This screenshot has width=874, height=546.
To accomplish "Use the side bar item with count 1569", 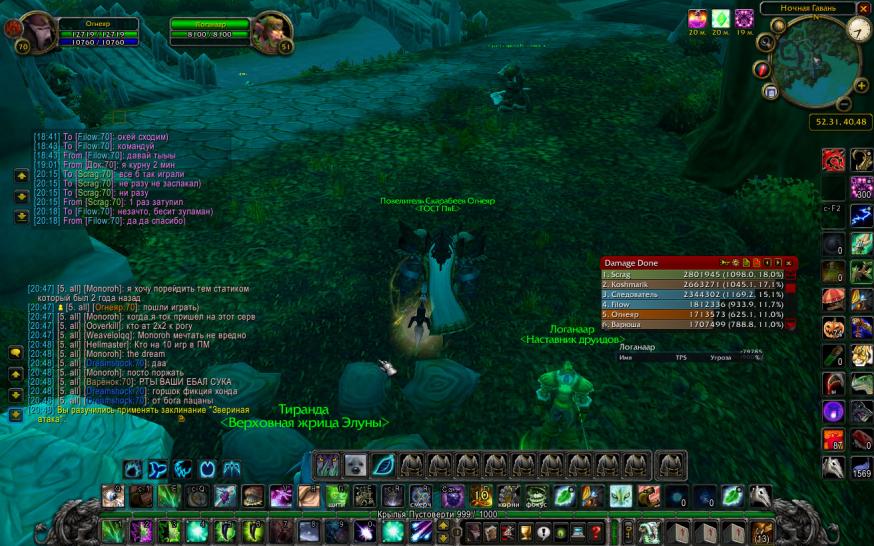I will (x=861, y=467).
